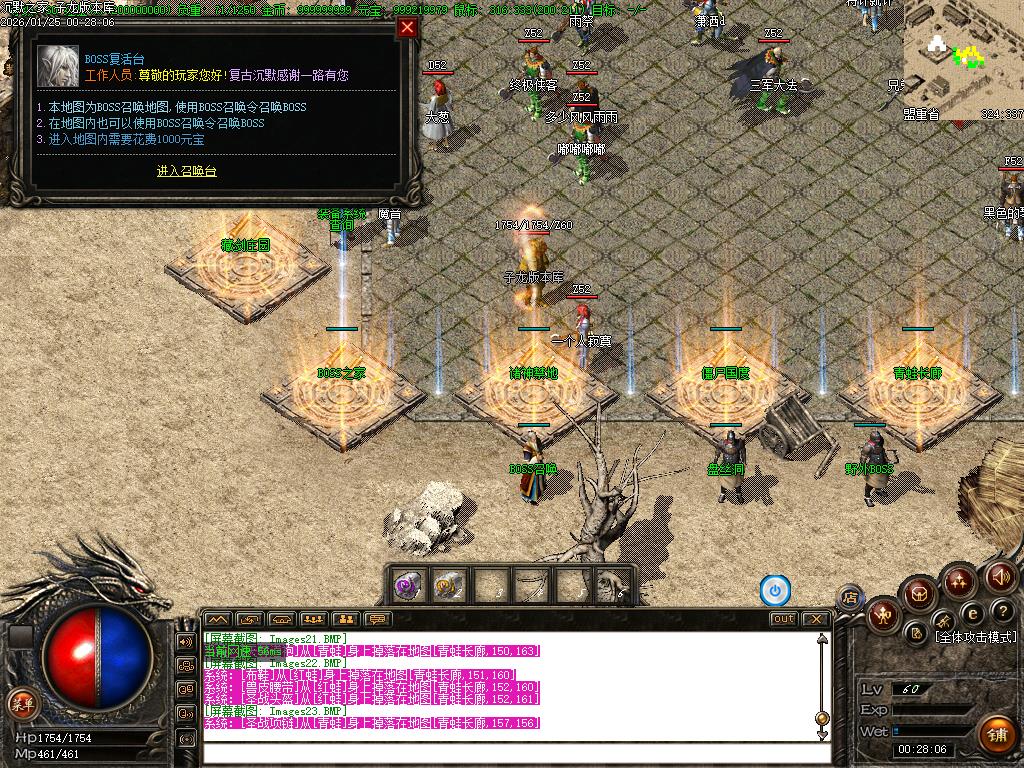Switch to the speech bubble chat tab
Viewport: 1024px width, 768px height.
pyautogui.click(x=377, y=619)
